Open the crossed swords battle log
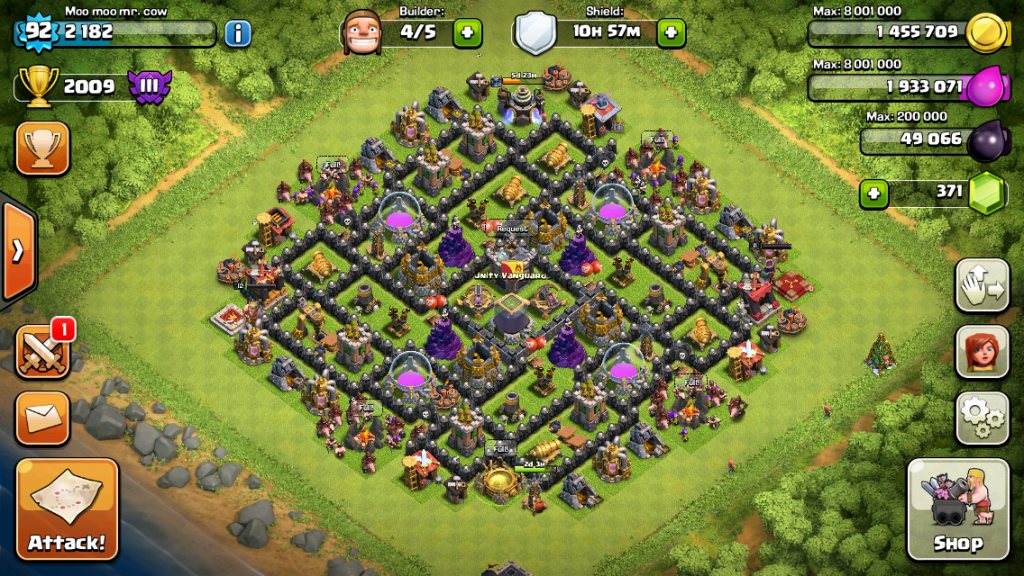This screenshot has height=576, width=1024. click(x=41, y=352)
